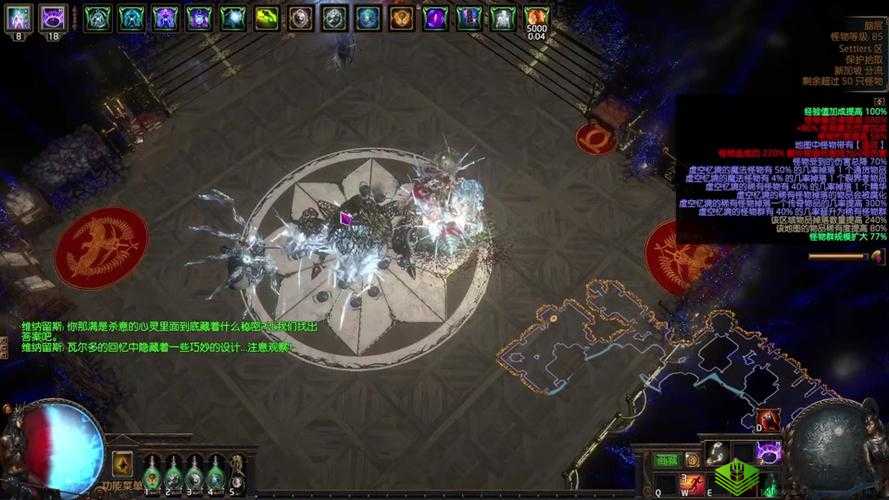Click the gold arrow icon above the flasks
This screenshot has width=889, height=500.
pos(123,462)
